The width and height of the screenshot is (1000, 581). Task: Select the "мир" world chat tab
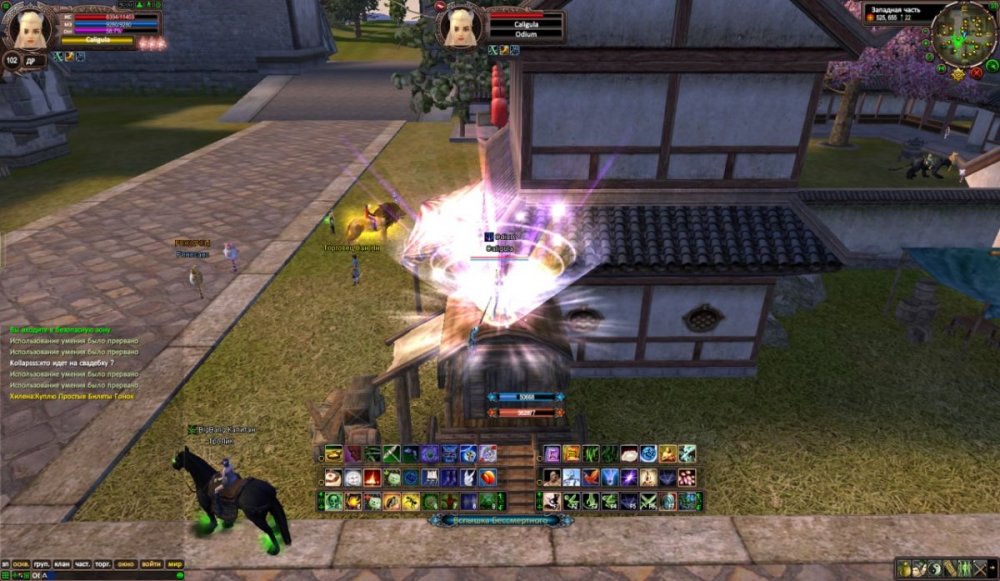click(x=174, y=564)
